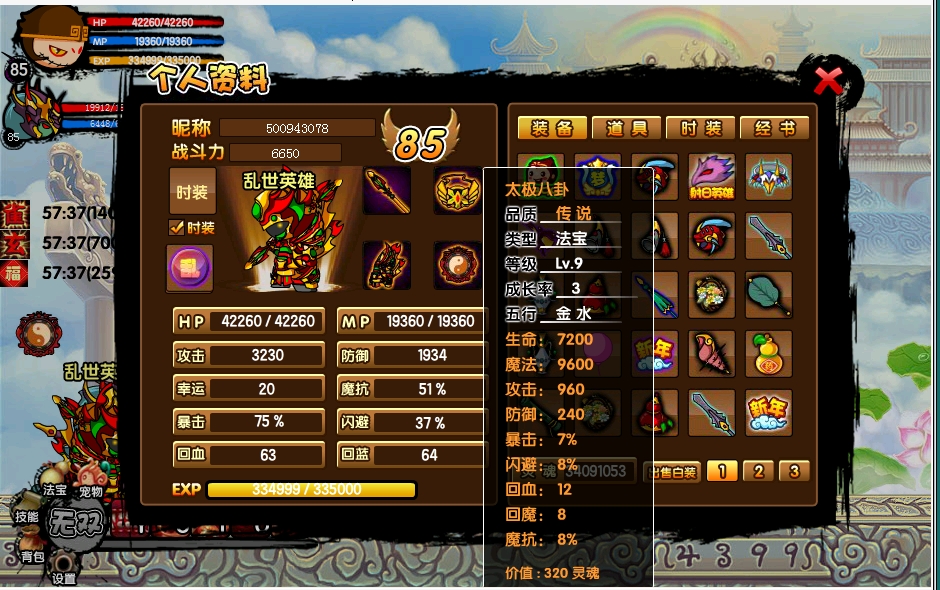The image size is (940, 590).
Task: Select the equipped golden spear weapon slot
Action: click(x=386, y=190)
